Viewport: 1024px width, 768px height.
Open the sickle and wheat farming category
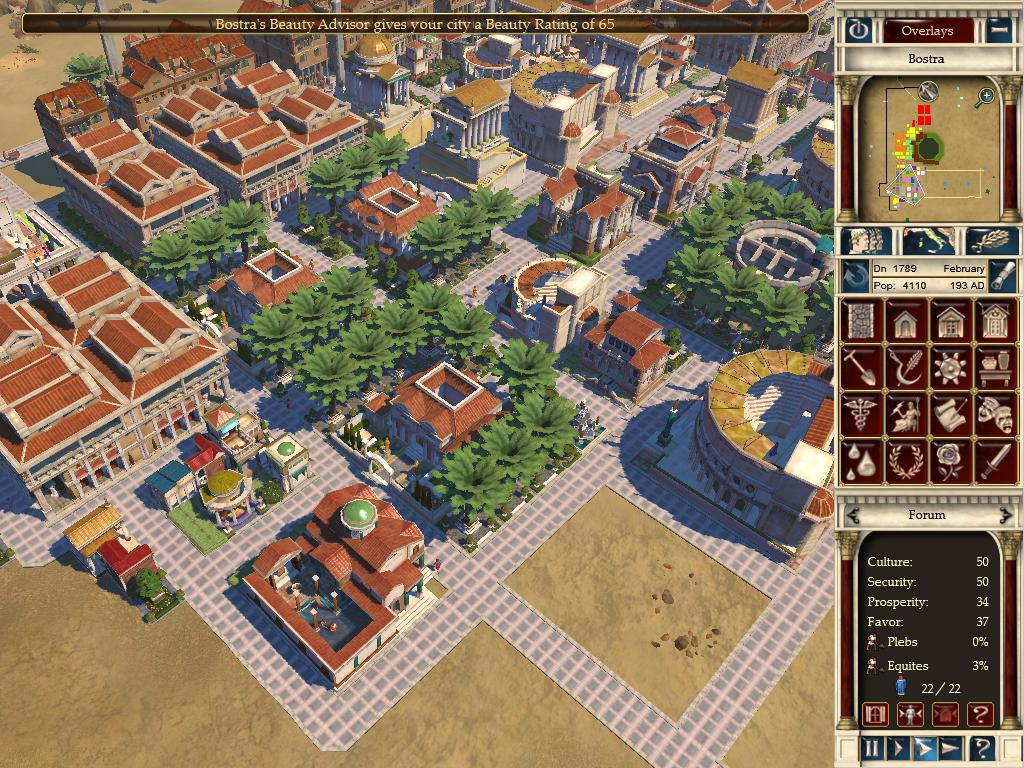tap(904, 368)
